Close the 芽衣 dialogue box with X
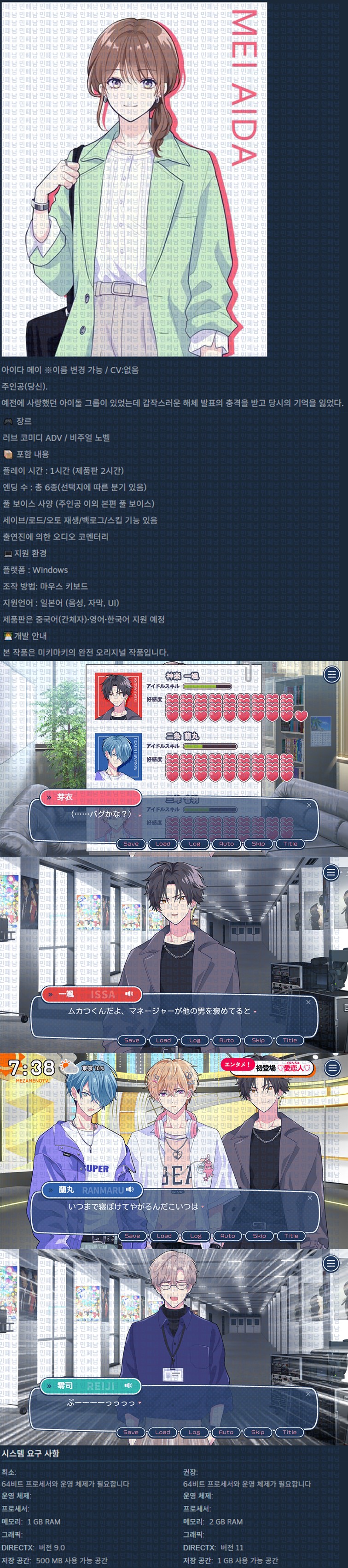 (x=308, y=805)
